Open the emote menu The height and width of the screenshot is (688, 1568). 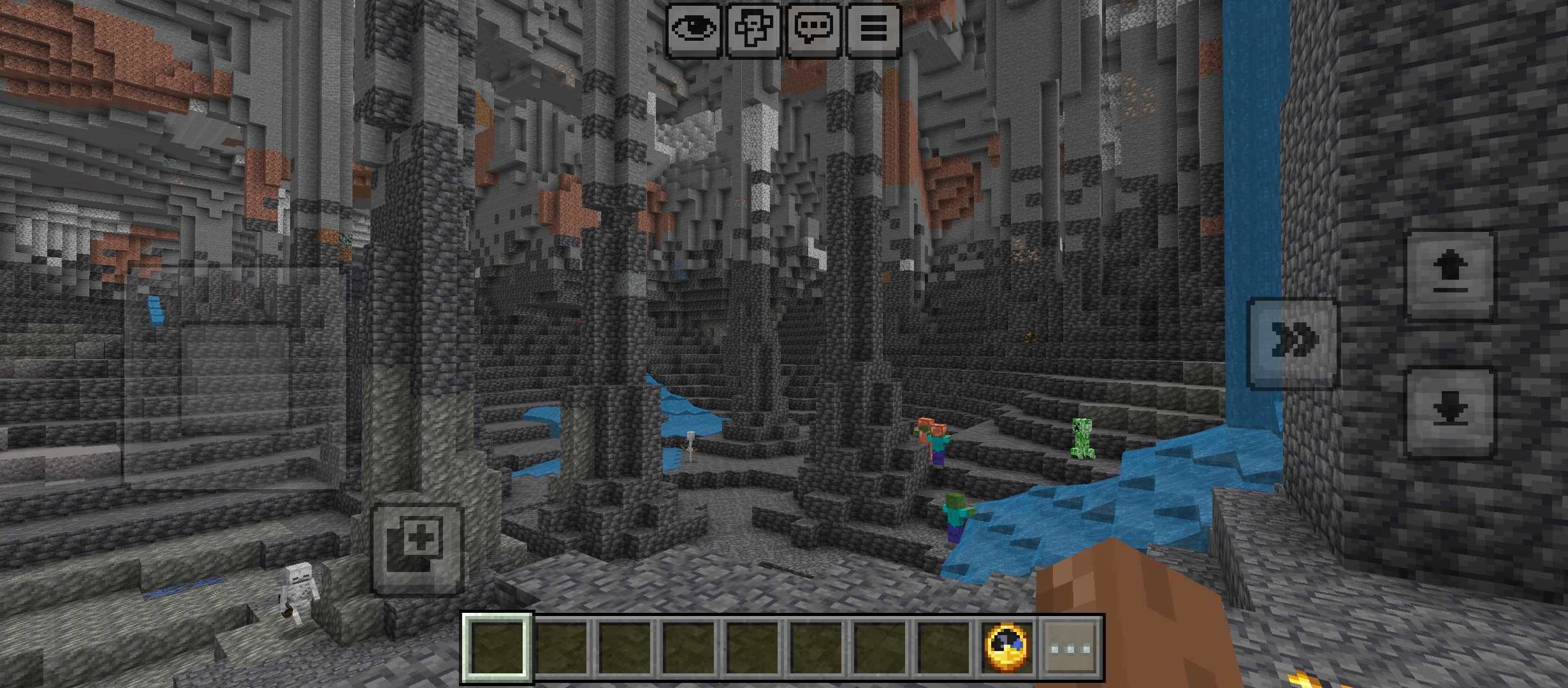tap(753, 29)
